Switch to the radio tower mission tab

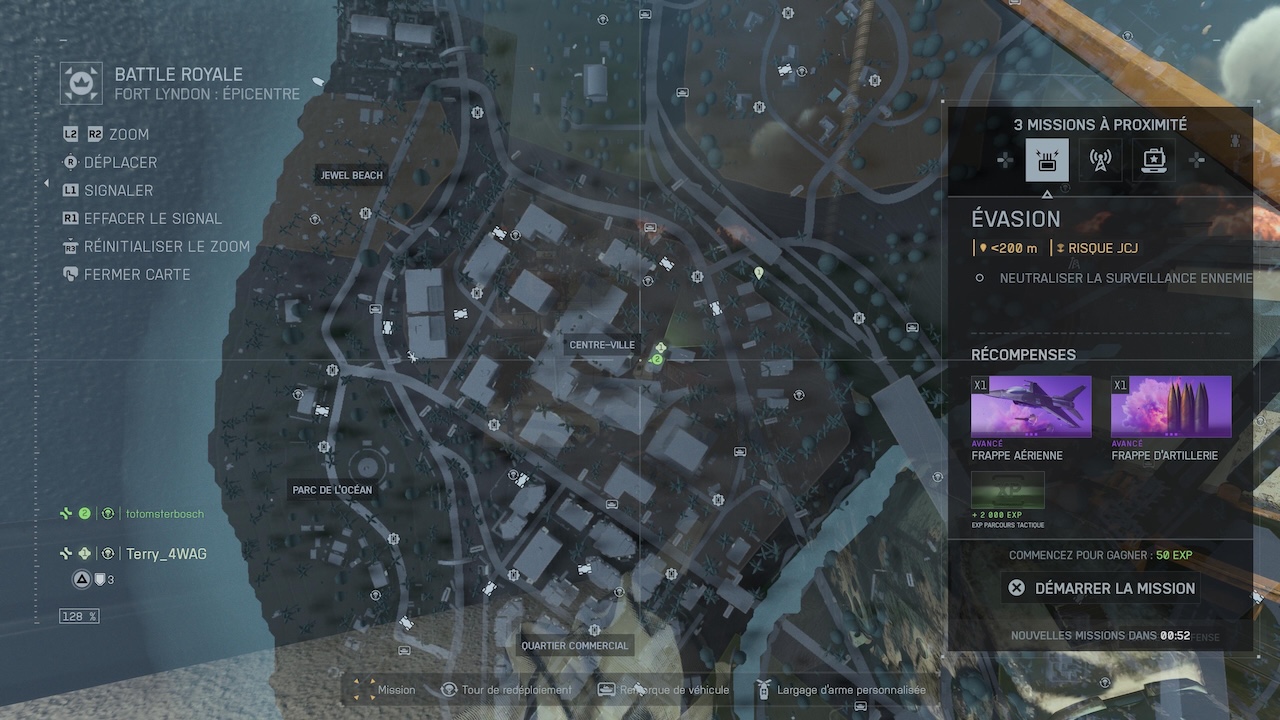click(1100, 160)
